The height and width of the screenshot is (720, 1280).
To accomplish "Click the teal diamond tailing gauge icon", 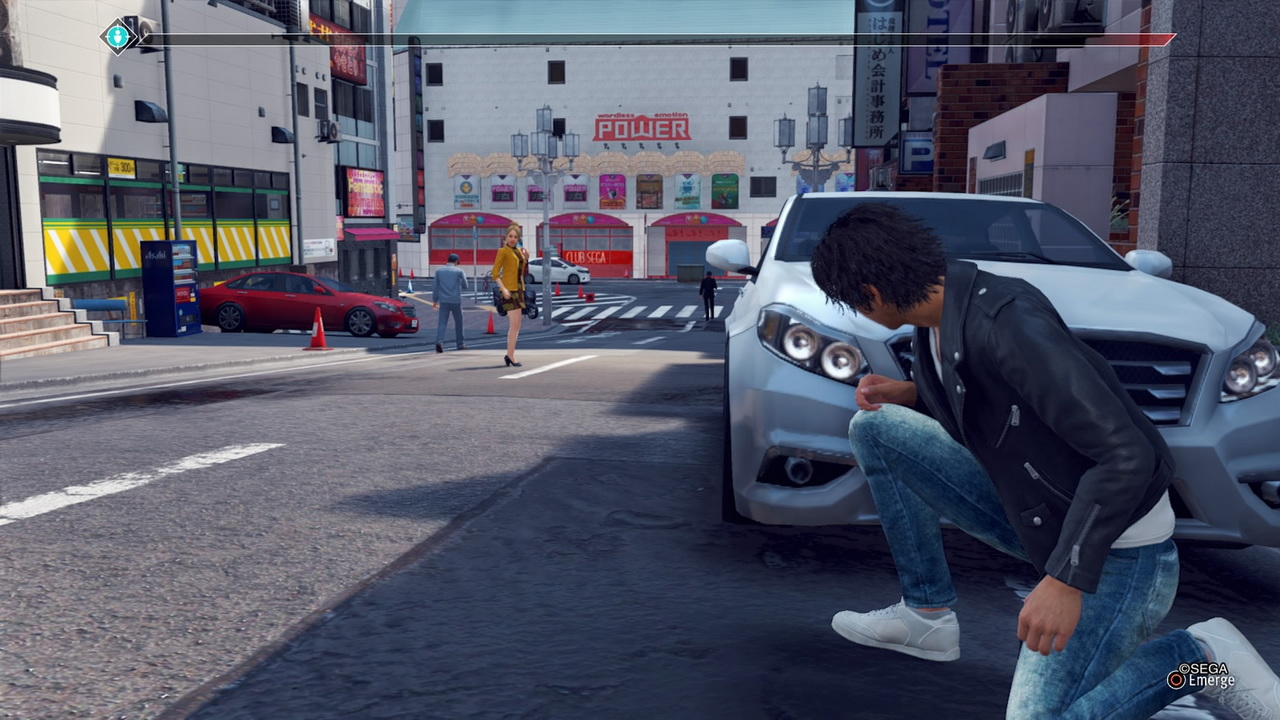I will click(x=118, y=37).
